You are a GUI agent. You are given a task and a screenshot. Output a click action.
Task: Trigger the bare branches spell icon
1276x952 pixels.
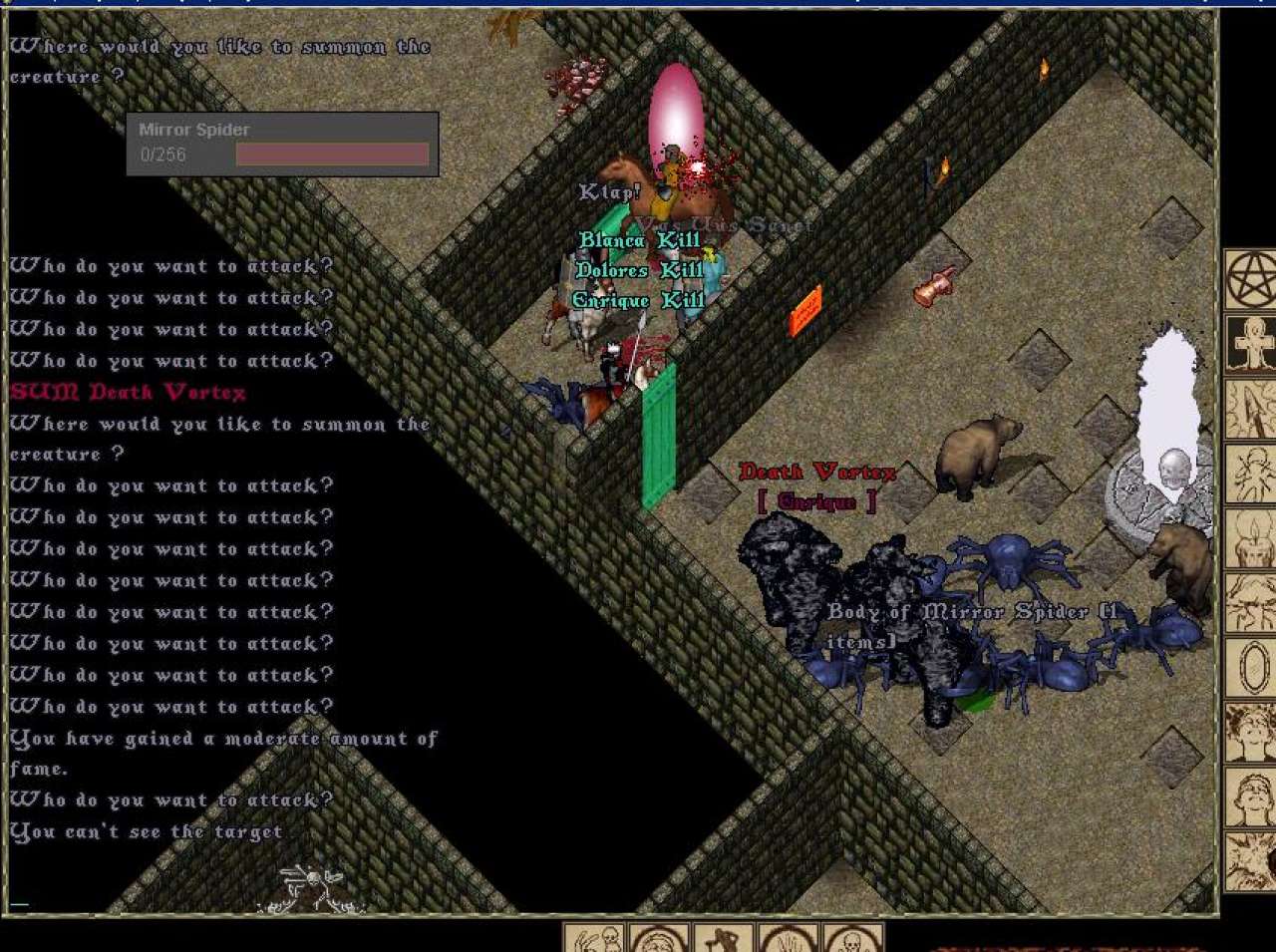pyautogui.click(x=1250, y=602)
